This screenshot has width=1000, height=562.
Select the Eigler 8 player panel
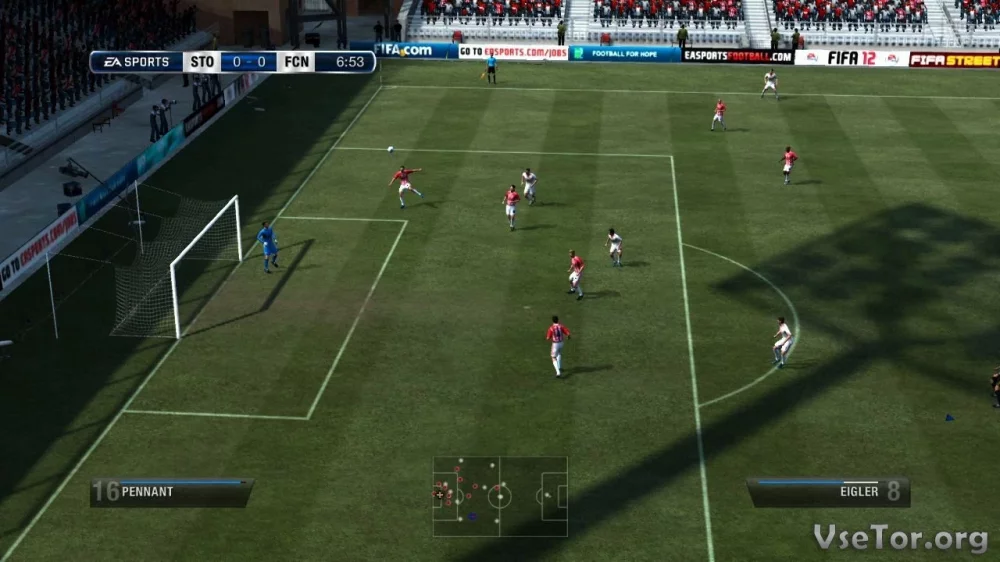coord(828,491)
